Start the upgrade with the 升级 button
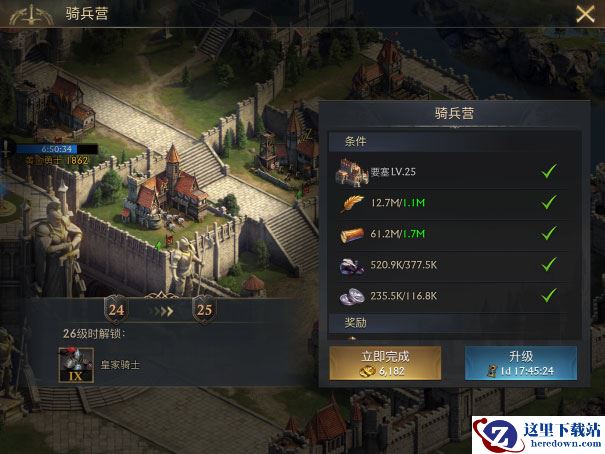Screen dimensions: 605x454 [520, 363]
